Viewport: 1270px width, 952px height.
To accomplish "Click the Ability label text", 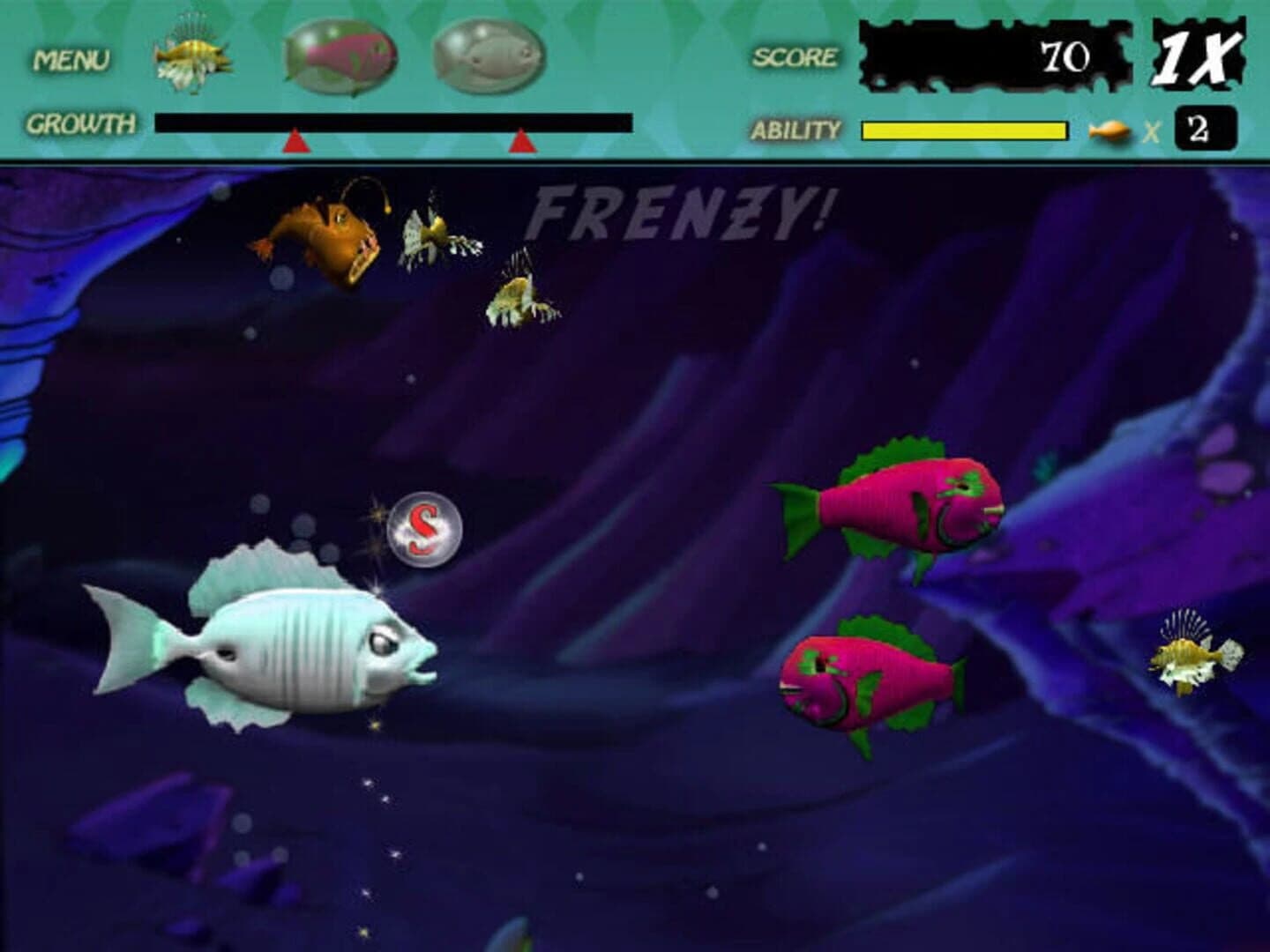I will [795, 130].
